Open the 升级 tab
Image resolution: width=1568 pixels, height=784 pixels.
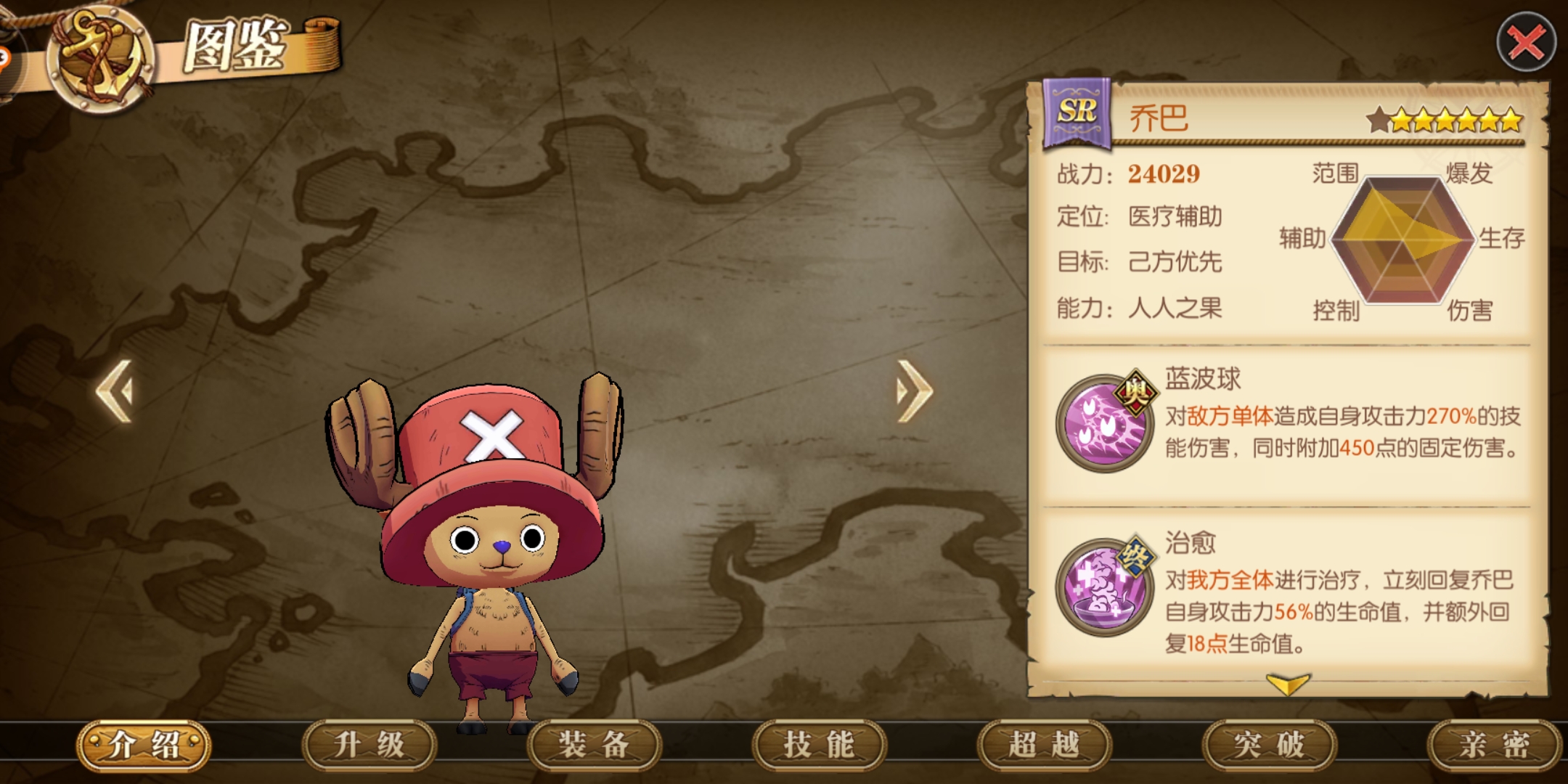pyautogui.click(x=369, y=745)
